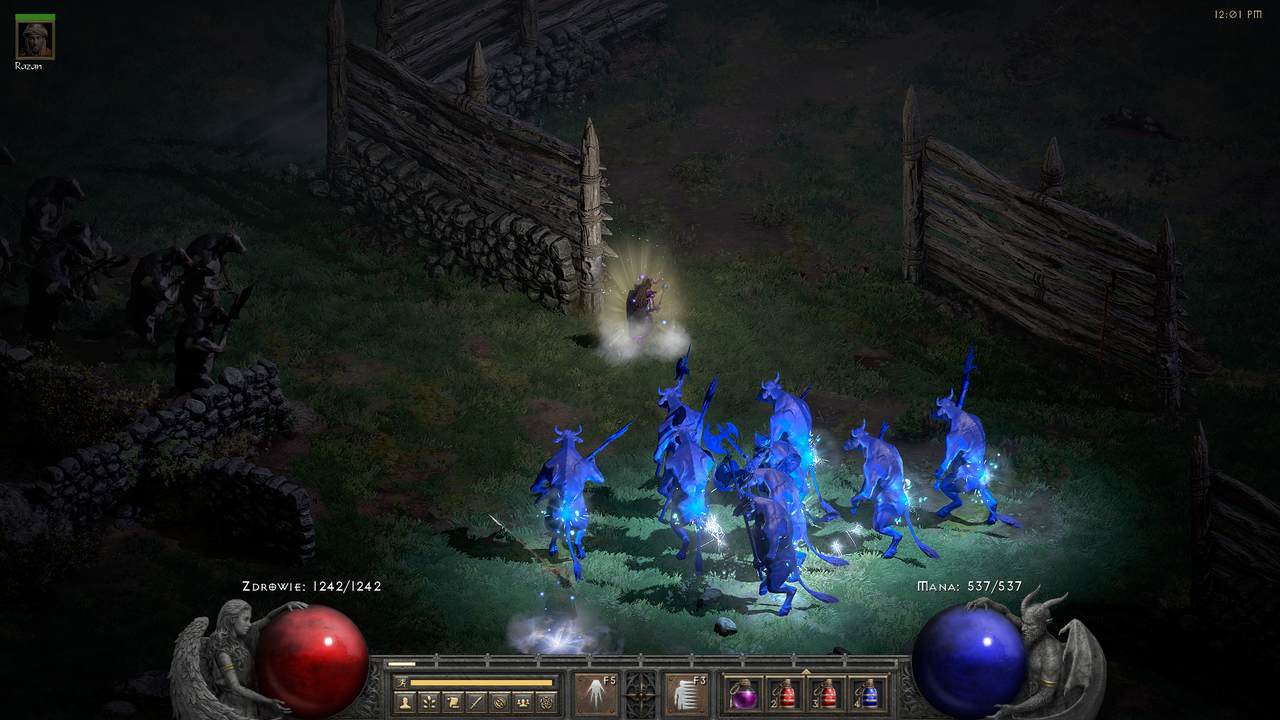Open the skill tree branching icon
Screen dimensions: 1280x720
tap(429, 702)
